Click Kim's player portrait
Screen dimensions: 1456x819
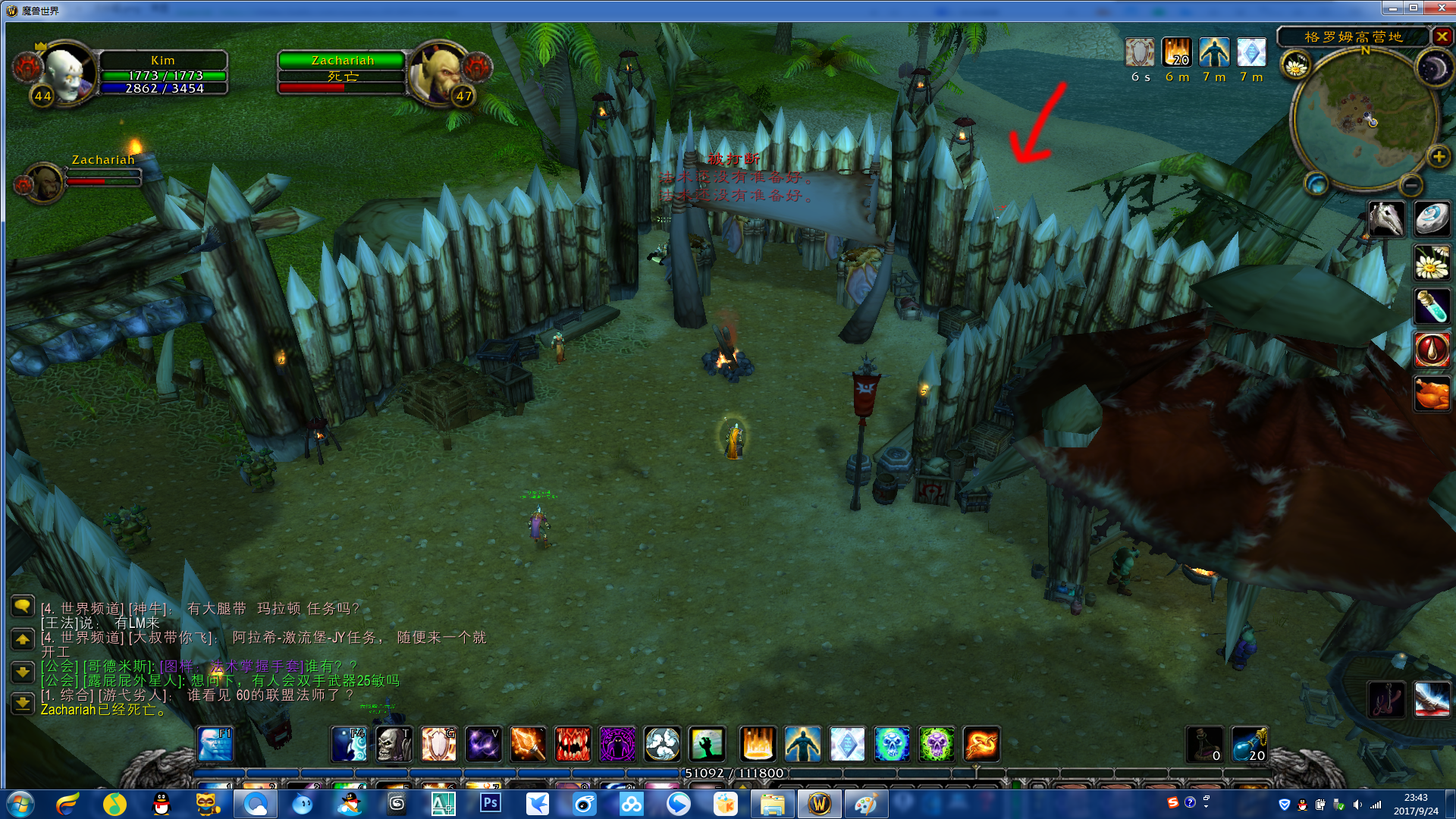(x=67, y=73)
